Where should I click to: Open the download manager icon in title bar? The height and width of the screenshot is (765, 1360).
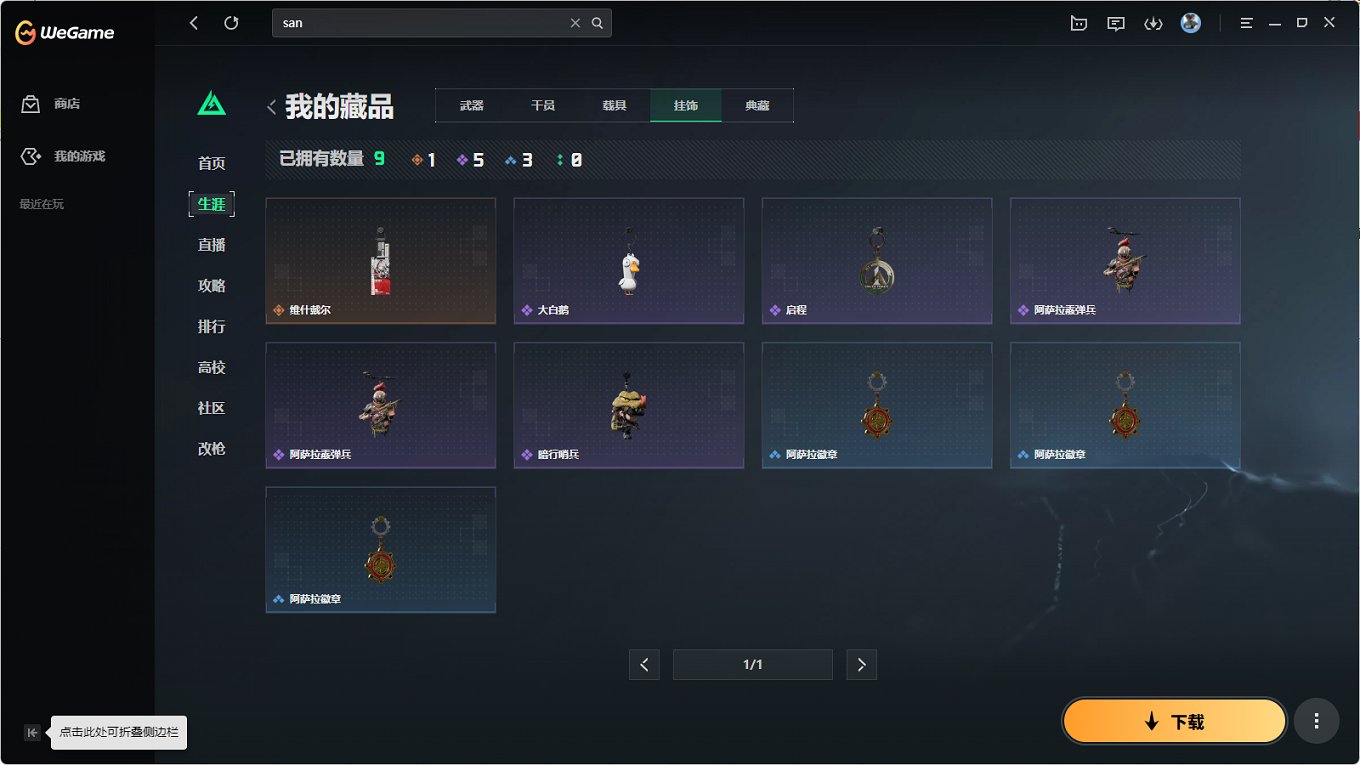[1153, 22]
